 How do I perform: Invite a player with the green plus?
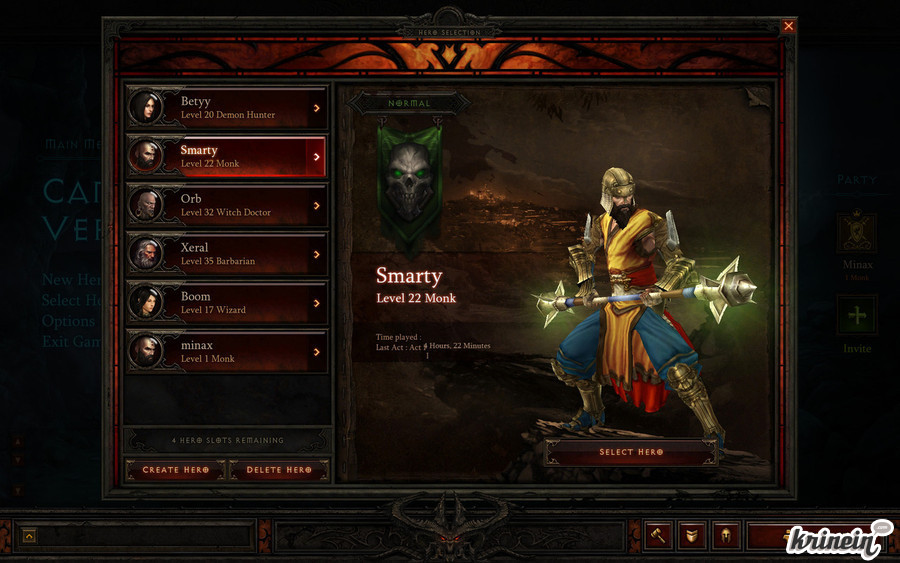coord(857,315)
